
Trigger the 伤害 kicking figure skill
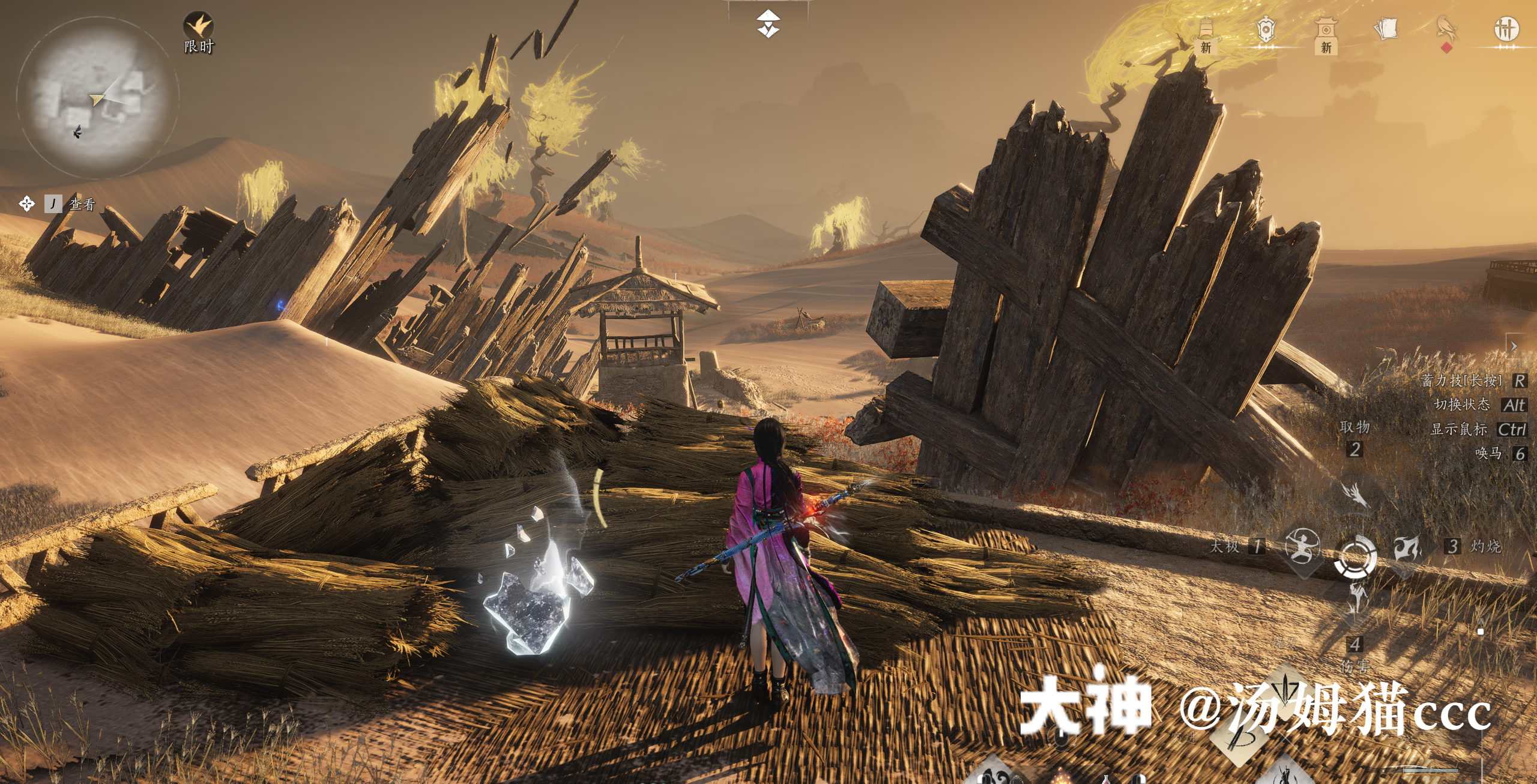click(1355, 598)
